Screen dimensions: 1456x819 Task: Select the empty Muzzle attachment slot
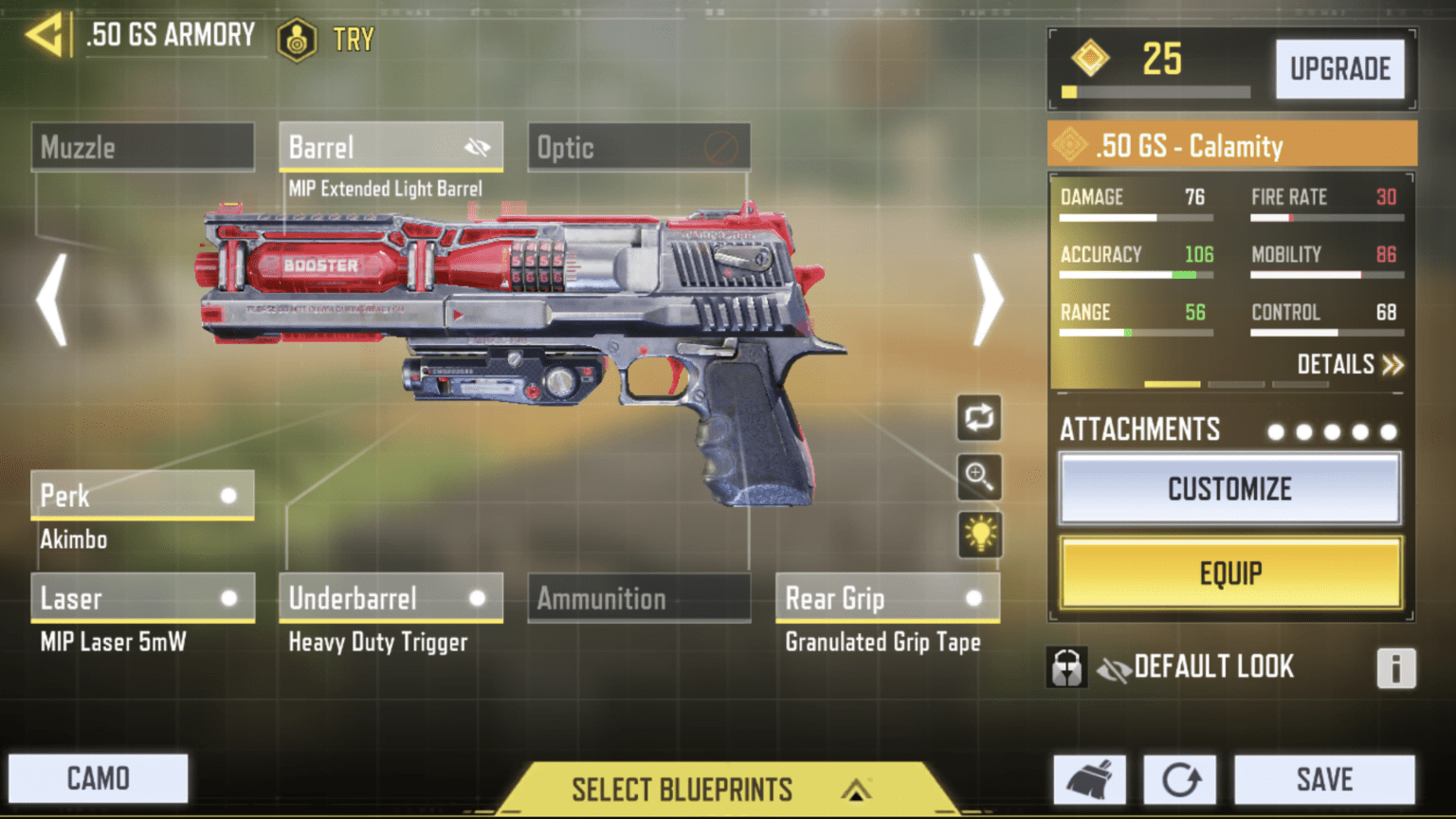click(x=141, y=147)
